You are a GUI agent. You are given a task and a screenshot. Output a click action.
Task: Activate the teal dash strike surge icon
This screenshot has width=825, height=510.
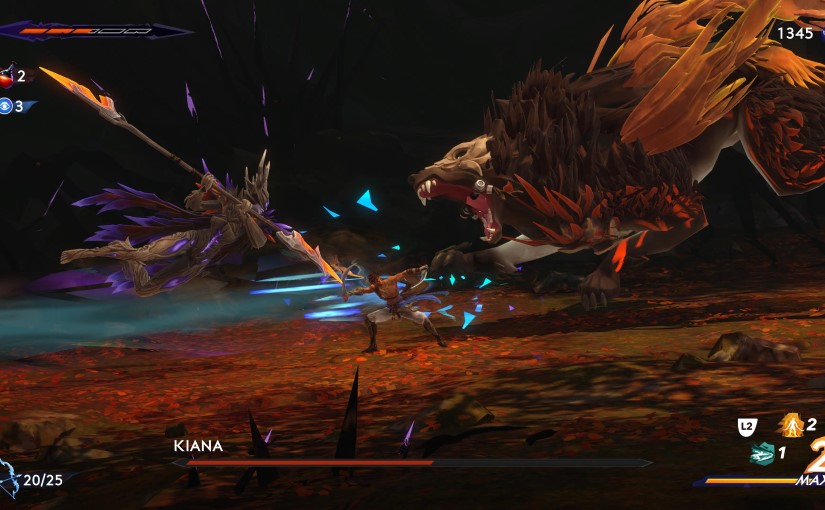(762, 453)
